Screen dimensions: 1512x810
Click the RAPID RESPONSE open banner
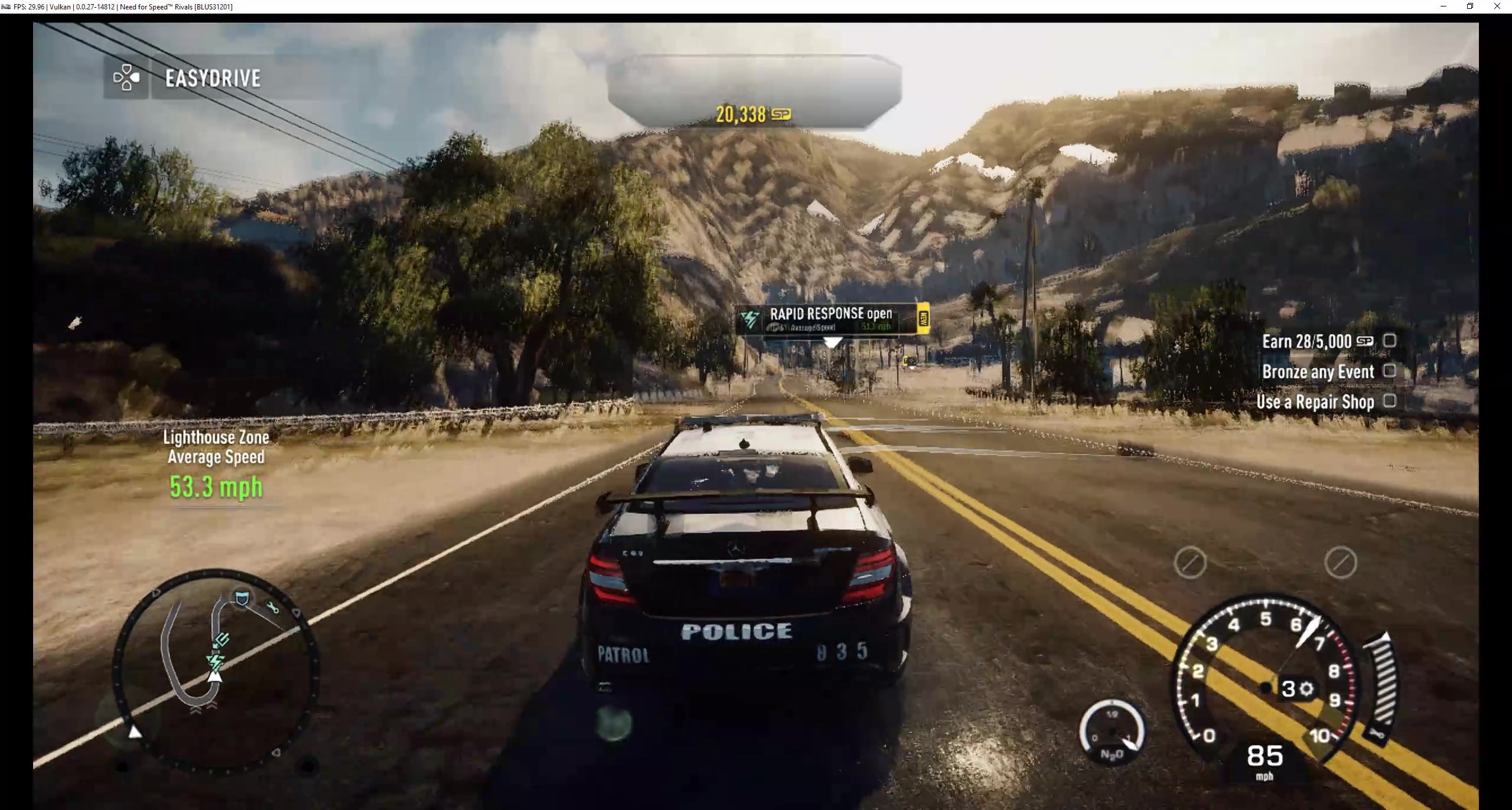830,313
